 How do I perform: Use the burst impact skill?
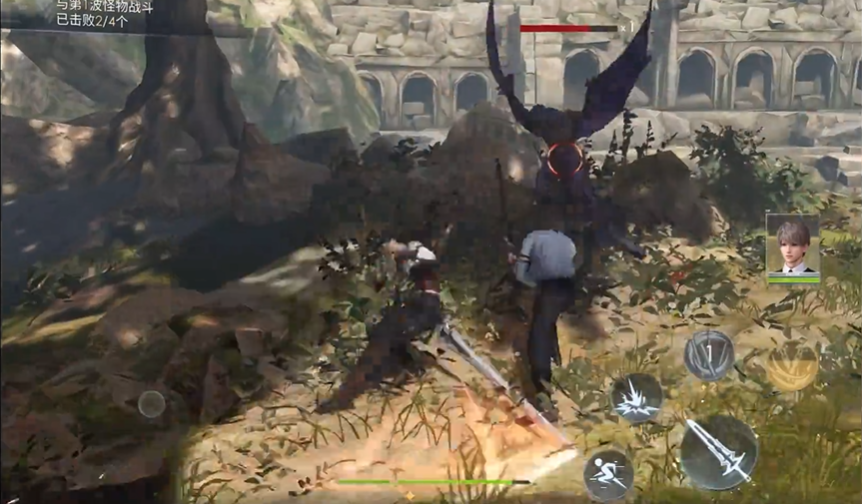pos(637,398)
